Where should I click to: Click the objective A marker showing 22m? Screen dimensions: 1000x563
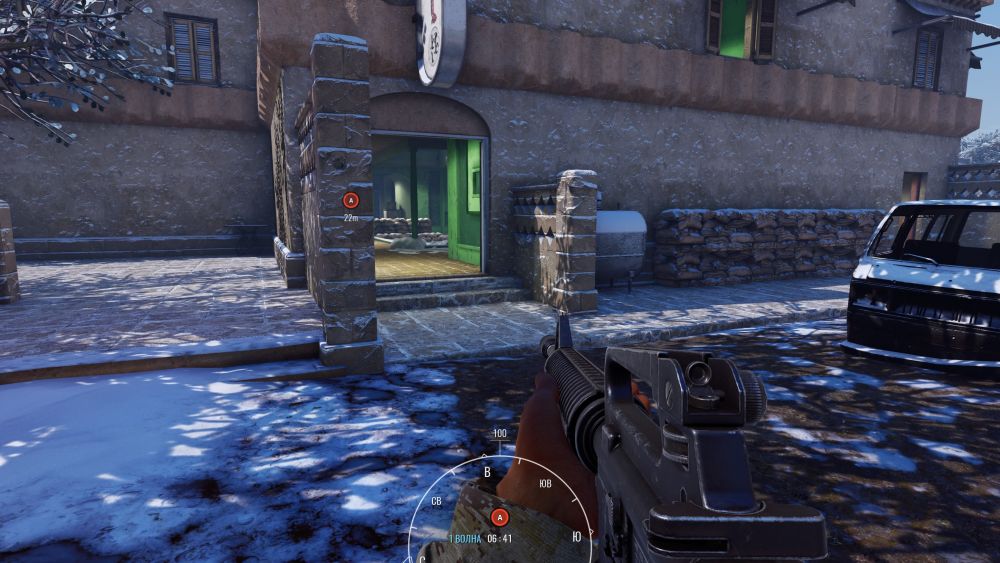click(350, 200)
